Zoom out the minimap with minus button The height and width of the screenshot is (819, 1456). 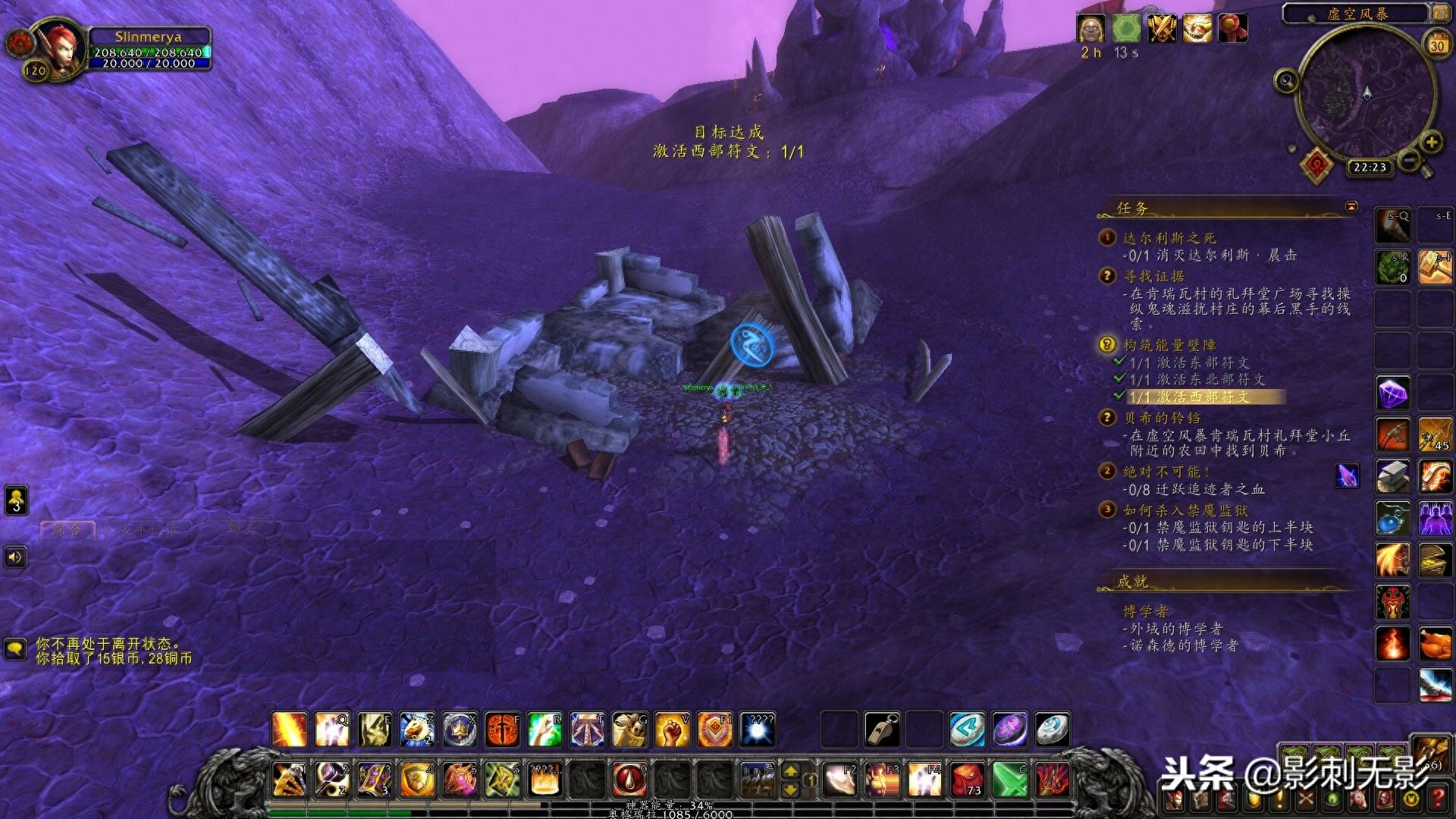pos(1408,160)
